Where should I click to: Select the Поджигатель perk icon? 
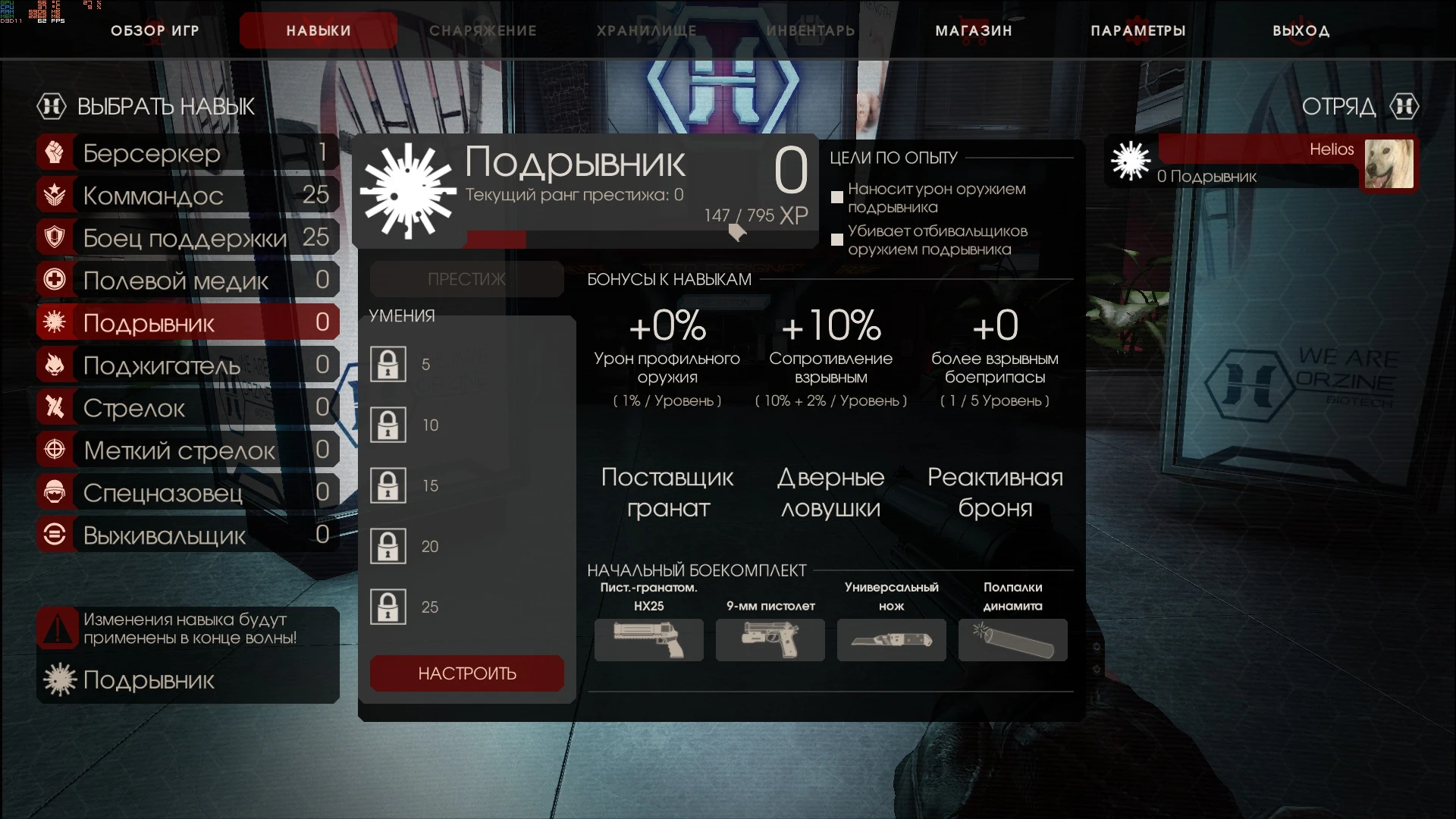53,364
